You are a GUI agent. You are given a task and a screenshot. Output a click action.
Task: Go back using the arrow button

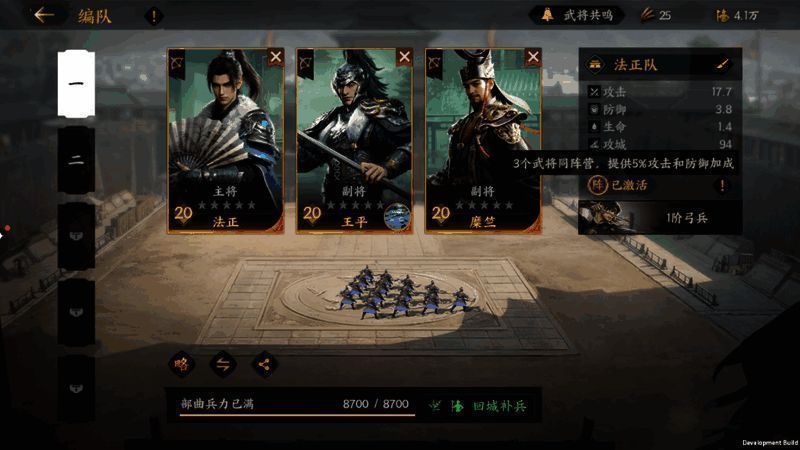43,15
